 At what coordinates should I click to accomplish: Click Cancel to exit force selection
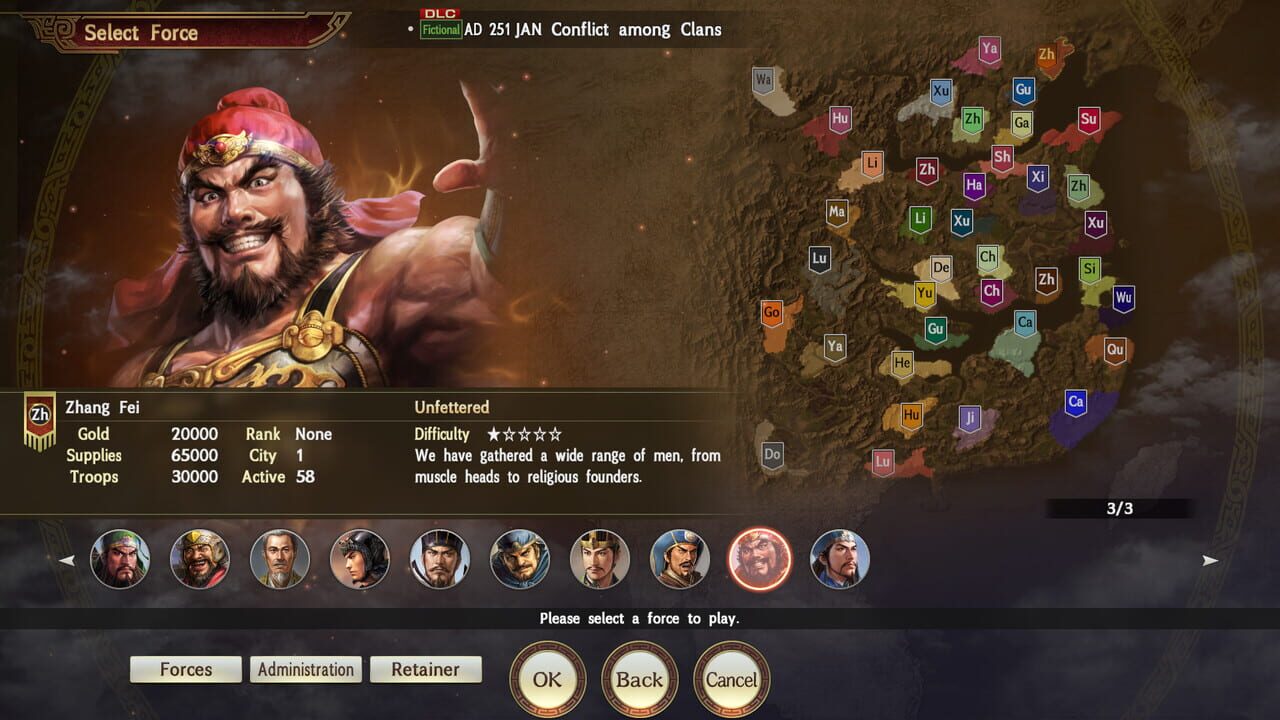coord(731,678)
